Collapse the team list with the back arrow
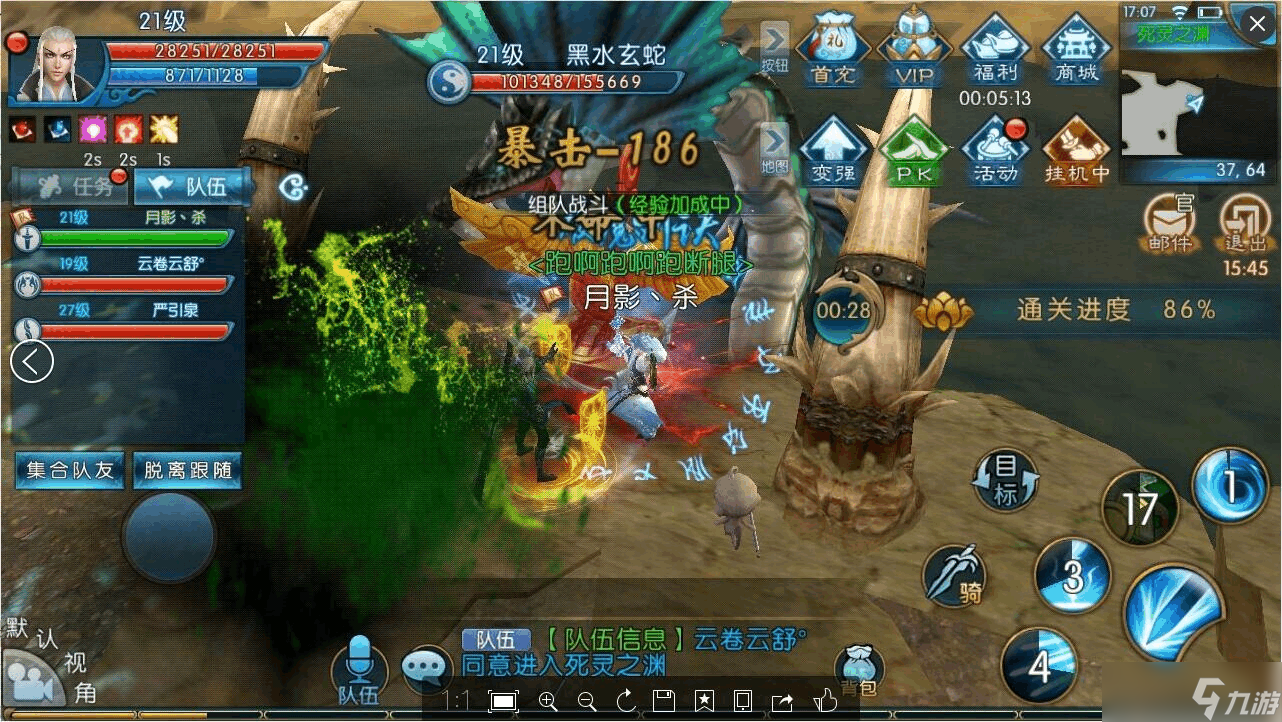Image resolution: width=1282 pixels, height=722 pixels. click(31, 362)
